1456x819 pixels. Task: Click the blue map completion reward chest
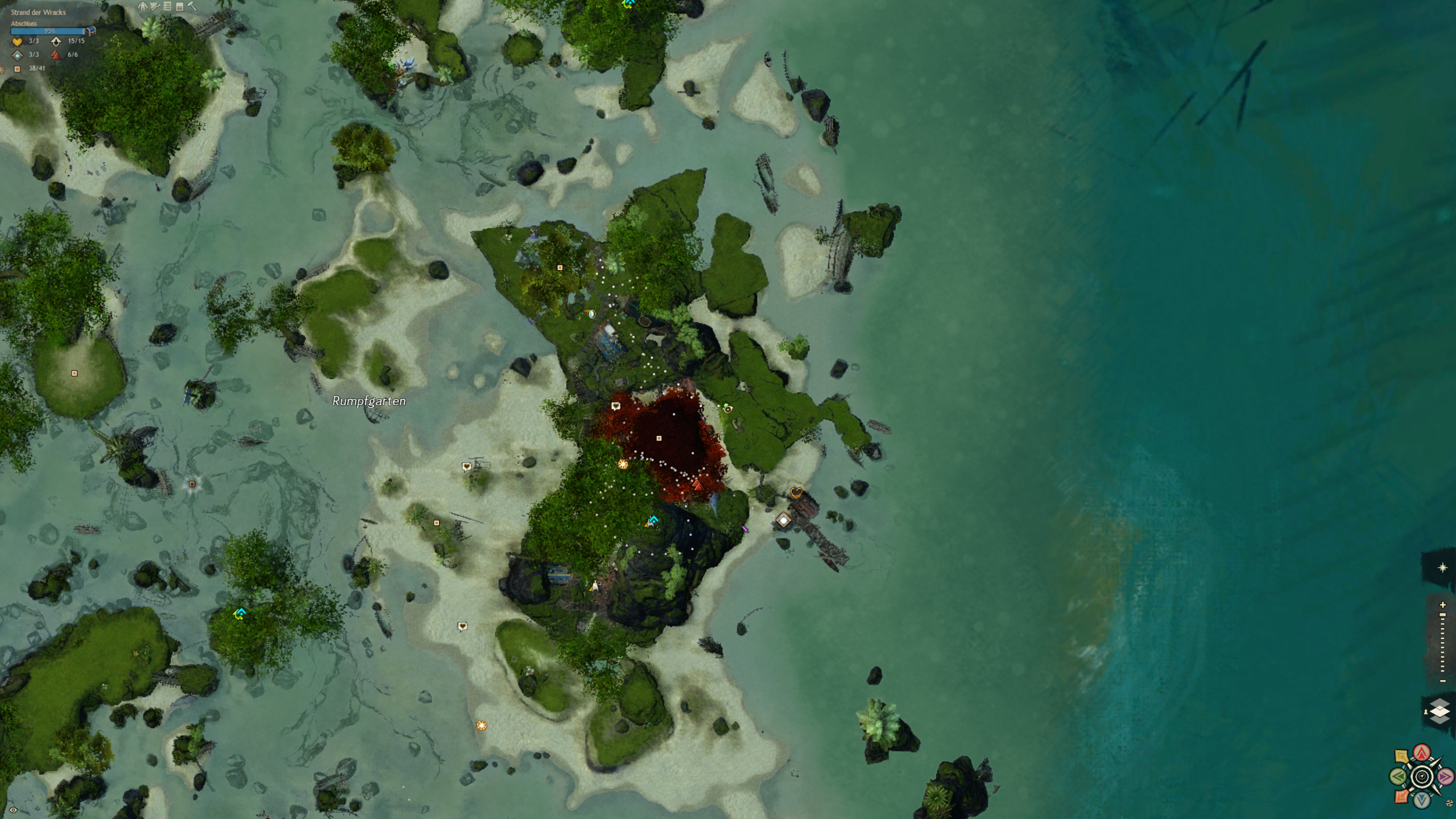(x=90, y=31)
